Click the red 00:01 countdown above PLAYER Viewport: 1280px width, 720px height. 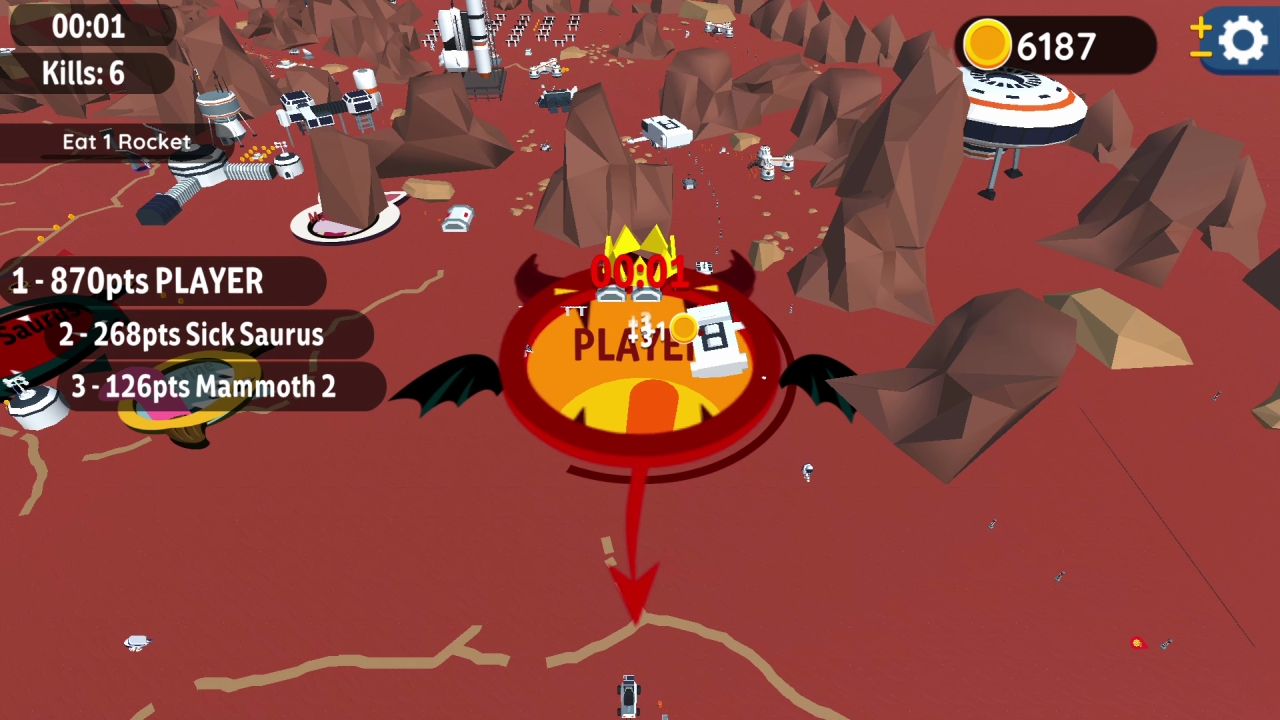pos(638,269)
